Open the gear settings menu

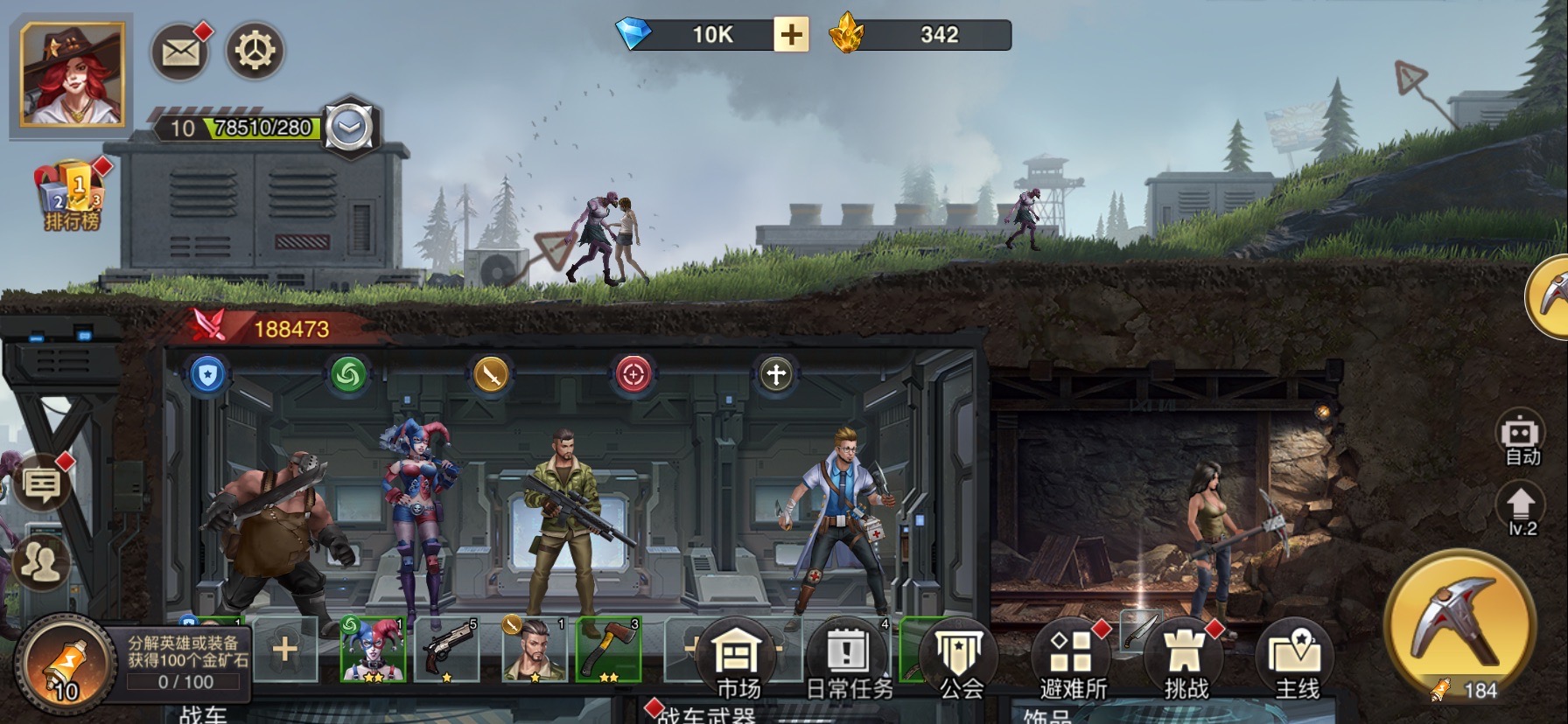tap(255, 52)
